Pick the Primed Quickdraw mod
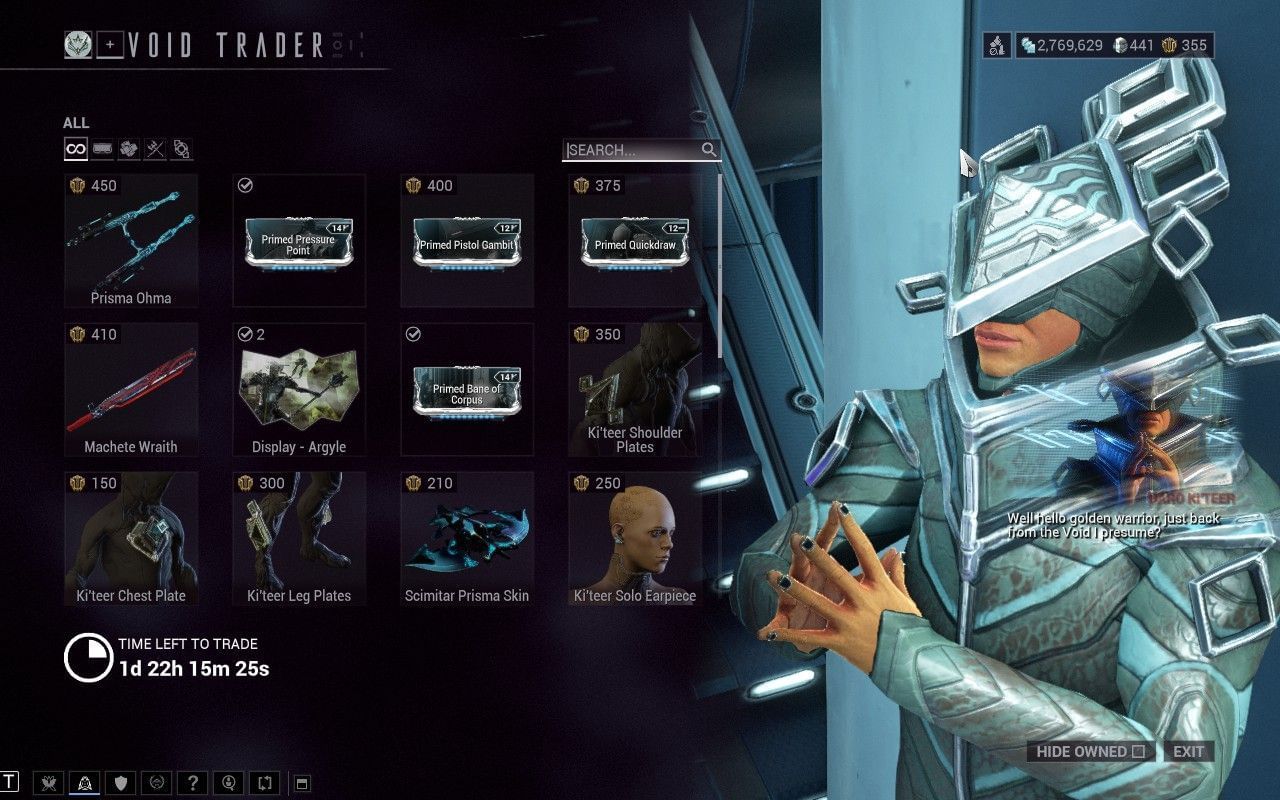1280x800 pixels. click(635, 240)
